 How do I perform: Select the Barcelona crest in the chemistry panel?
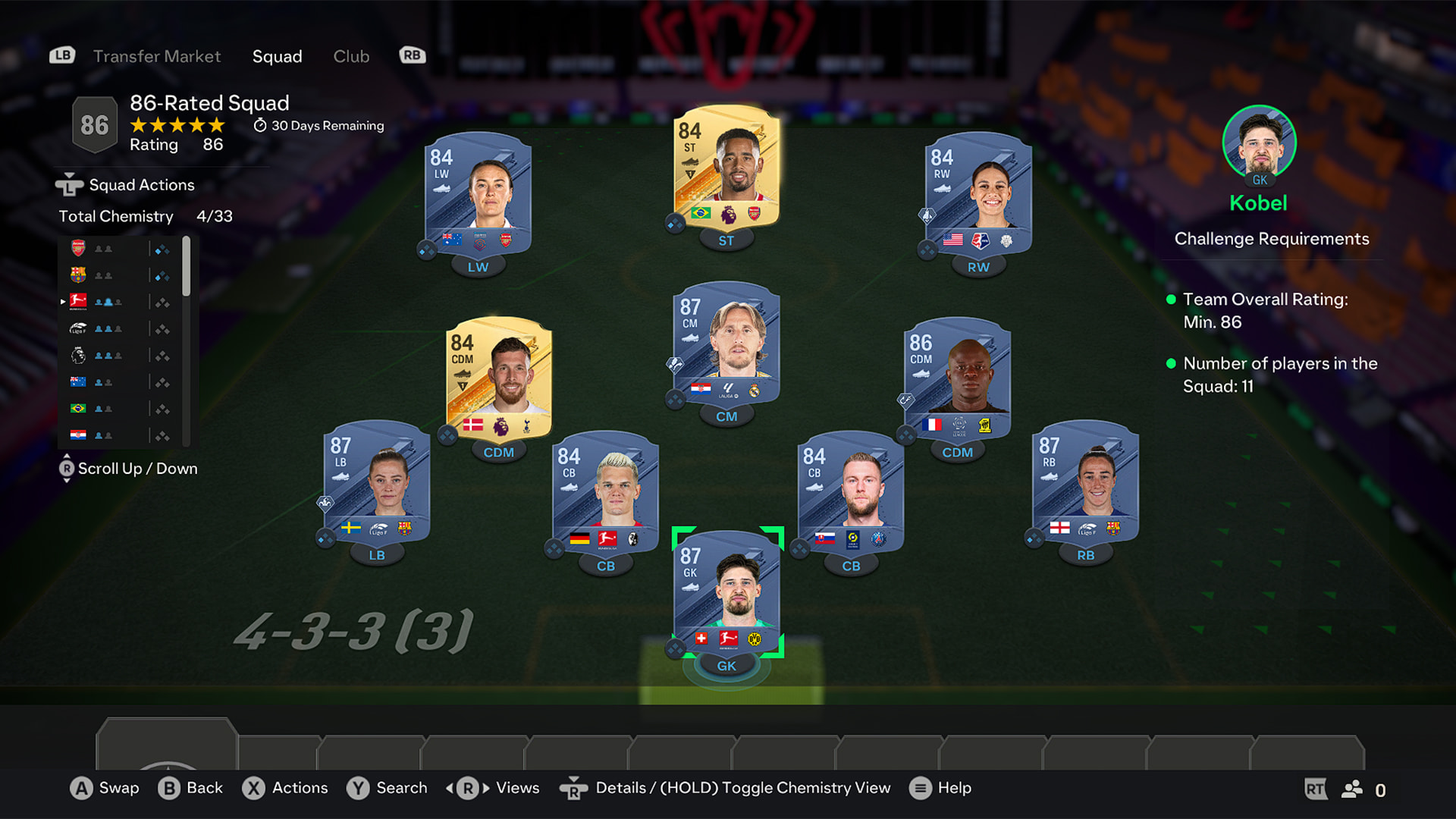[79, 275]
